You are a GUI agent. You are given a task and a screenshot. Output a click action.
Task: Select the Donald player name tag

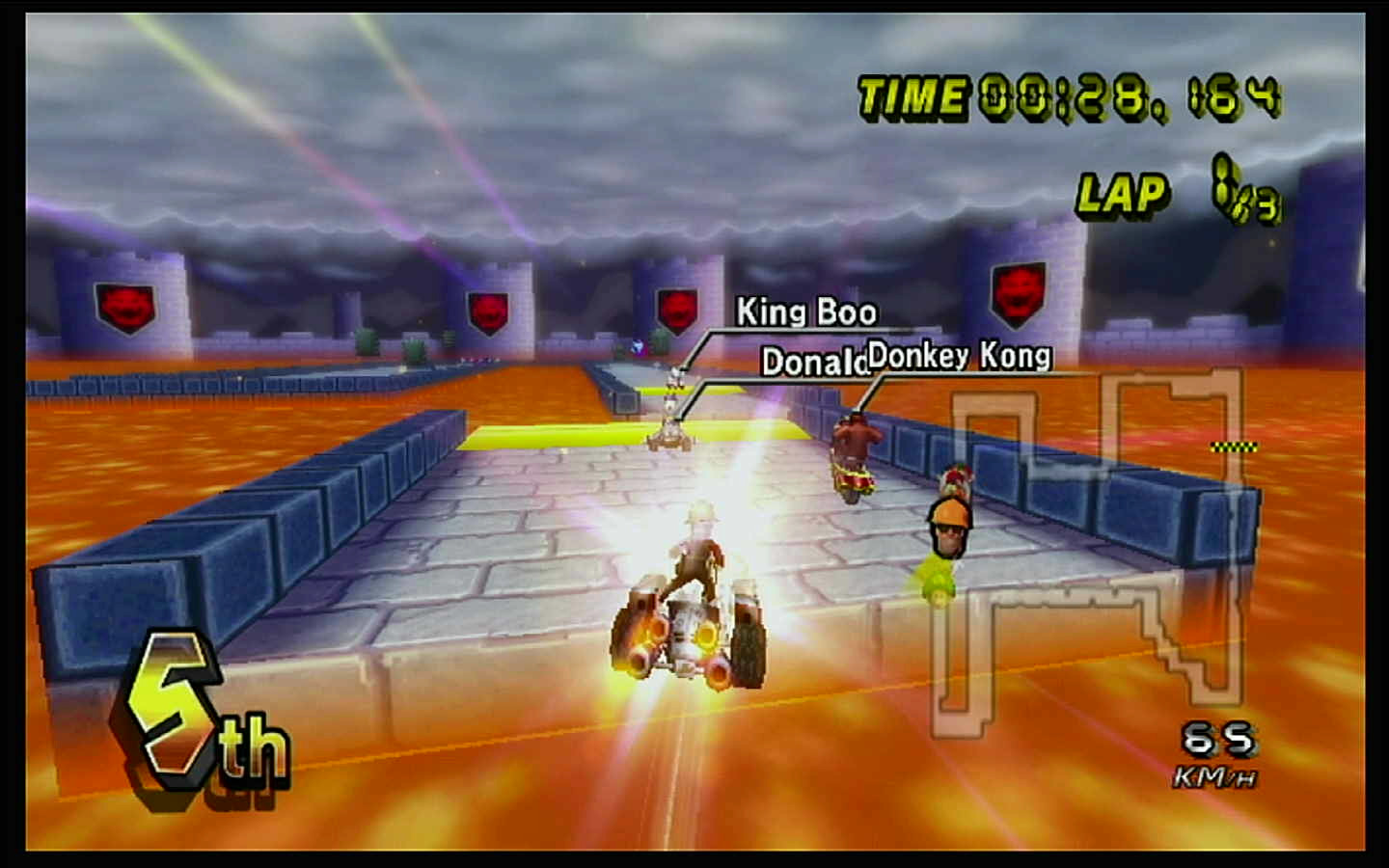(813, 364)
